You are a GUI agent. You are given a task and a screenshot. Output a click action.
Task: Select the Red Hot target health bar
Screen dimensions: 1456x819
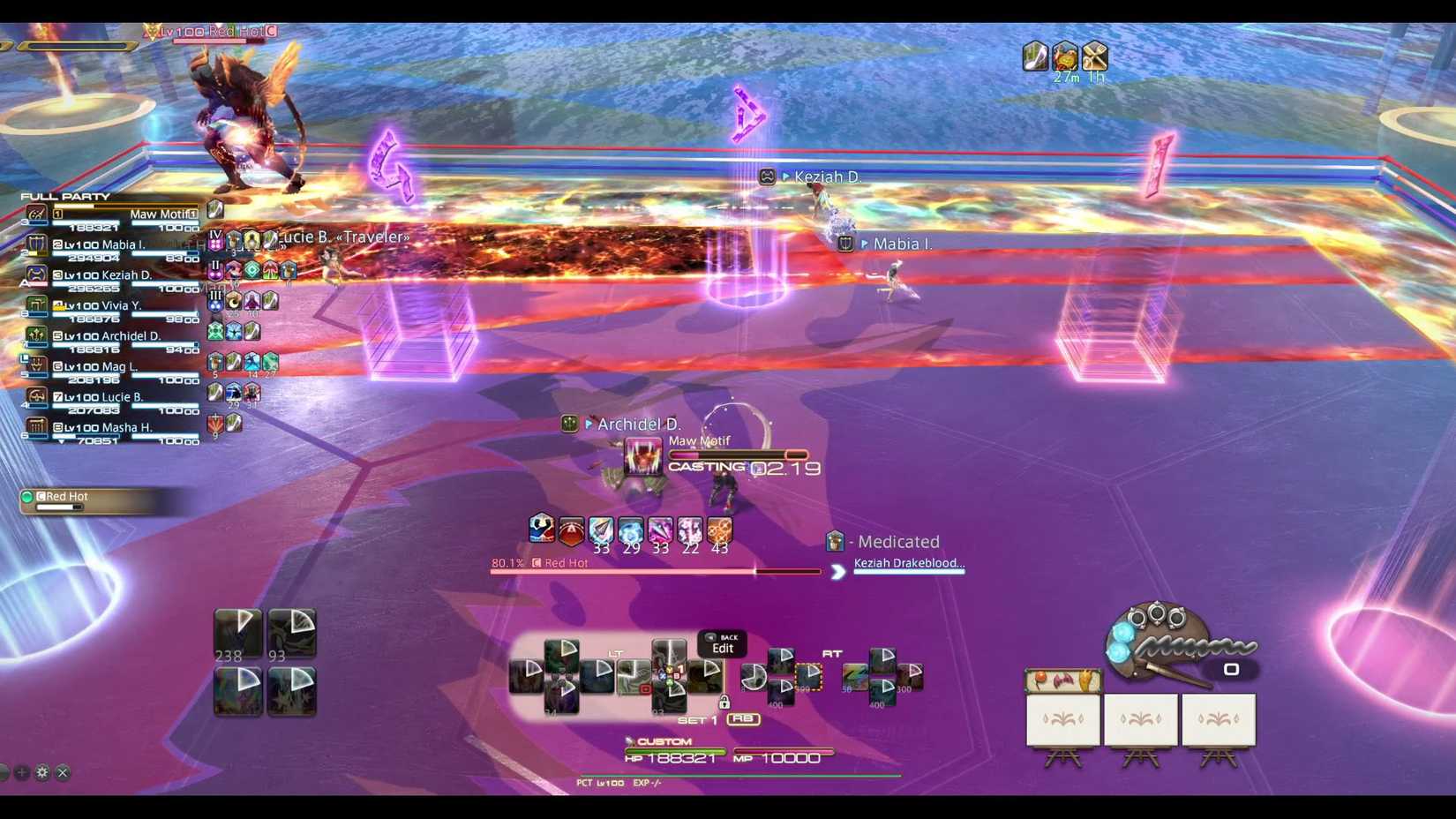(x=655, y=570)
